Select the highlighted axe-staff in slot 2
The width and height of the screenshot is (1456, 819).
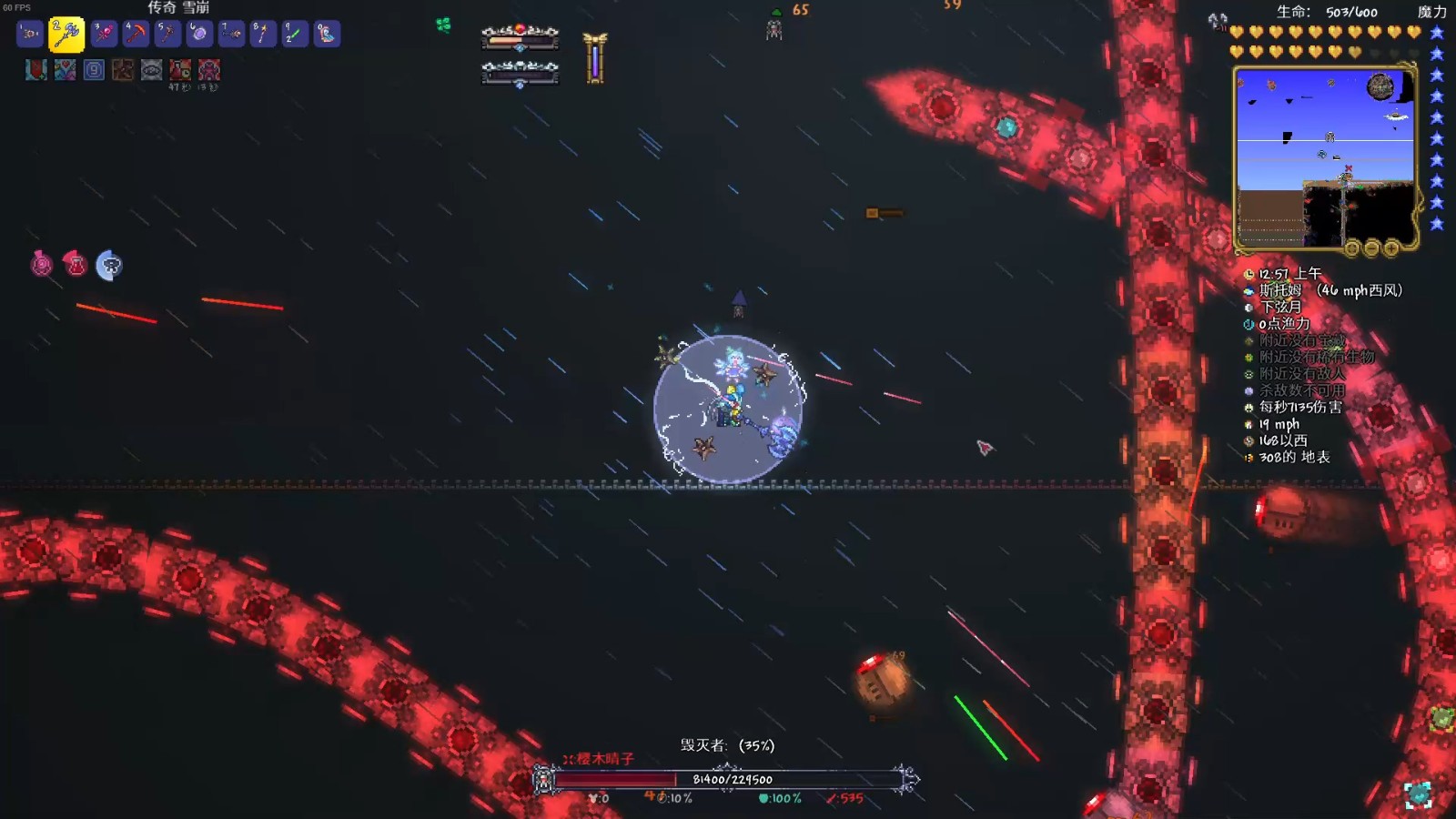click(x=66, y=35)
